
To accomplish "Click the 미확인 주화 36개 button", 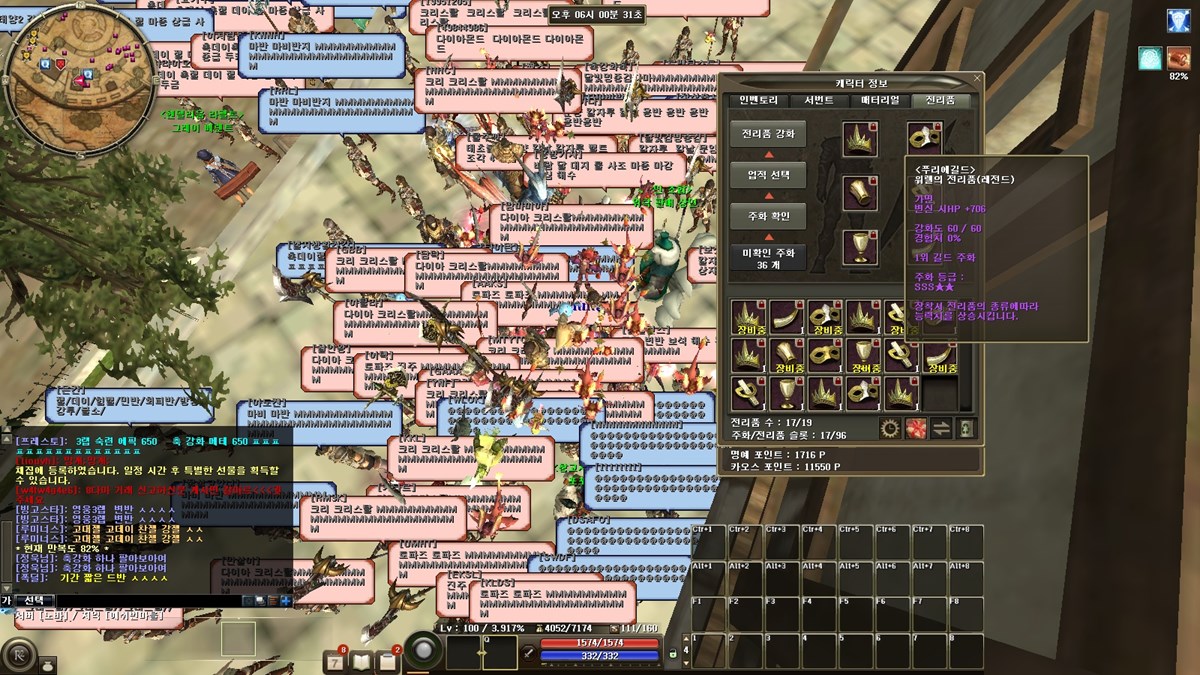I will tap(768, 258).
